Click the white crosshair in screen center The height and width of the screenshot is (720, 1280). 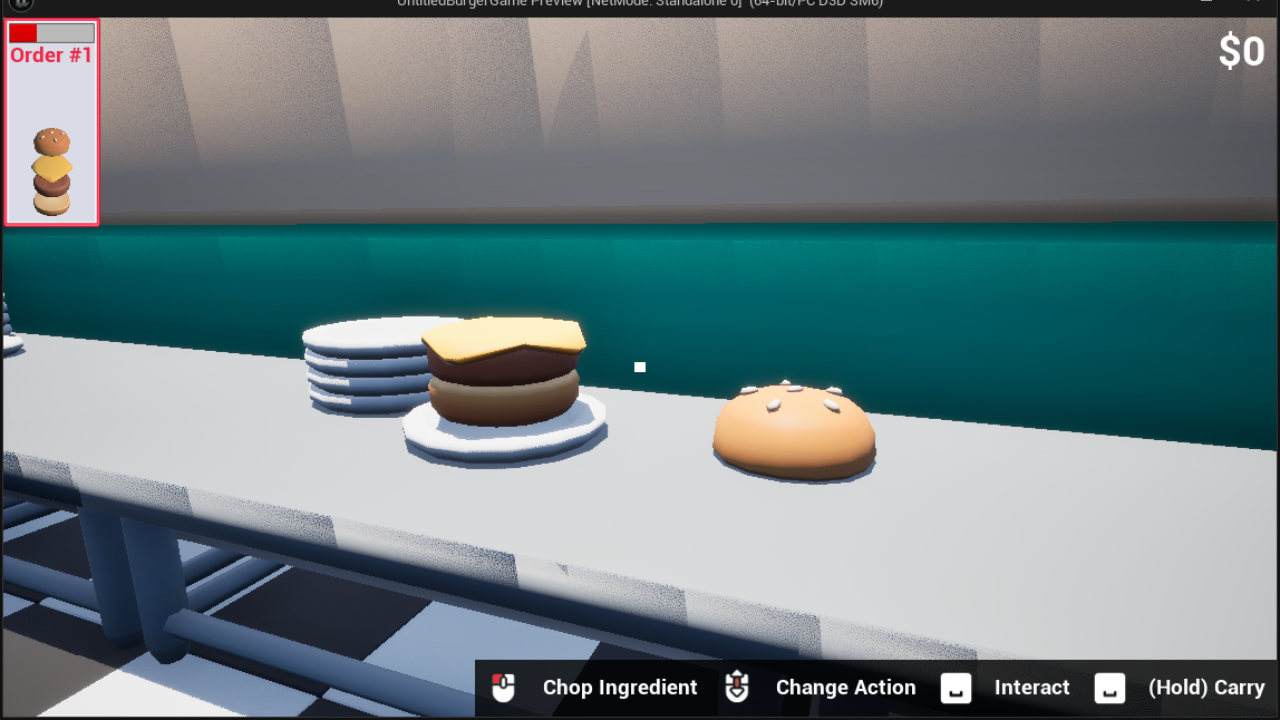pos(639,366)
